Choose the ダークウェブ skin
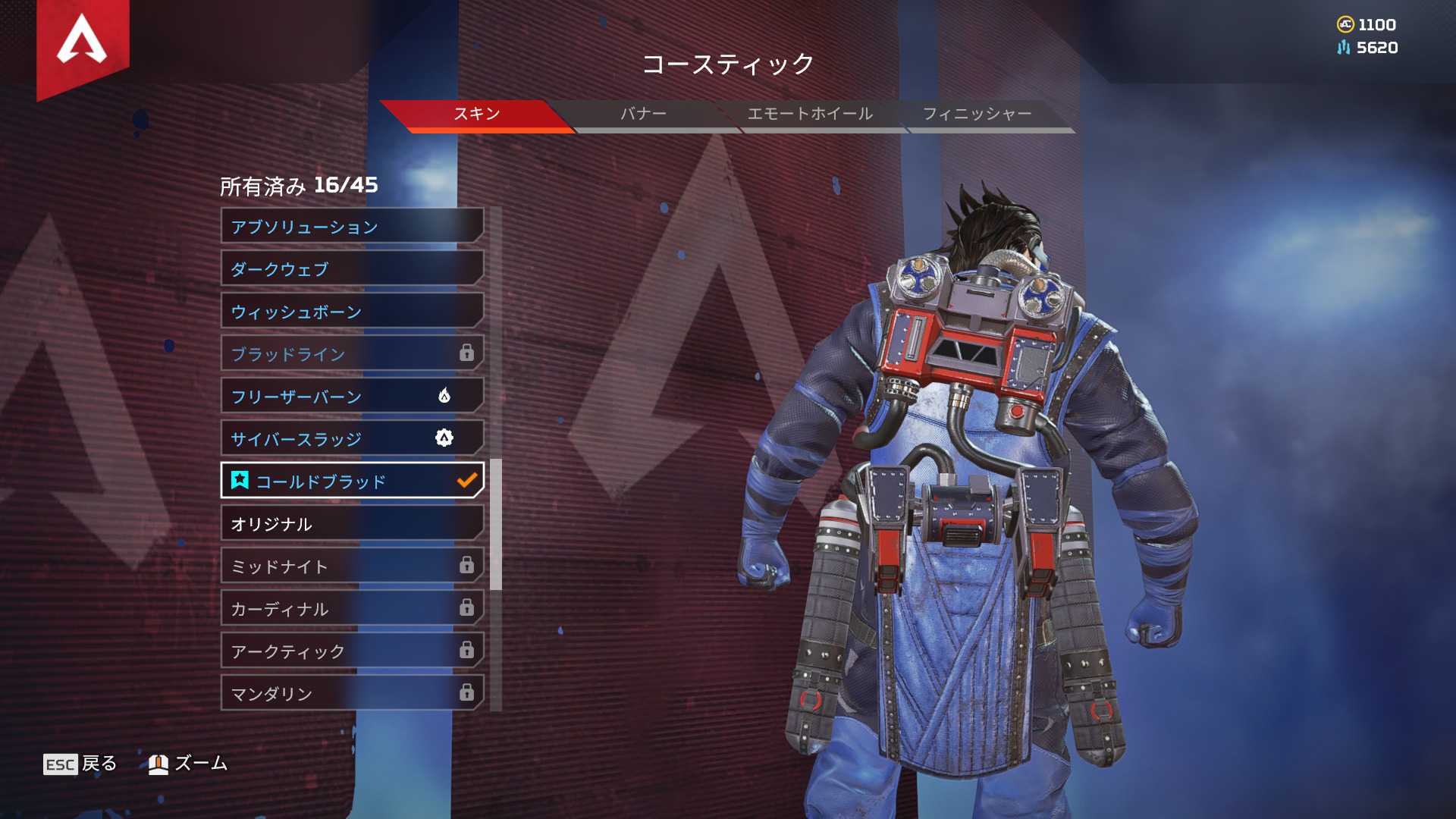Screen dimensions: 1456x819 pyautogui.click(x=352, y=268)
